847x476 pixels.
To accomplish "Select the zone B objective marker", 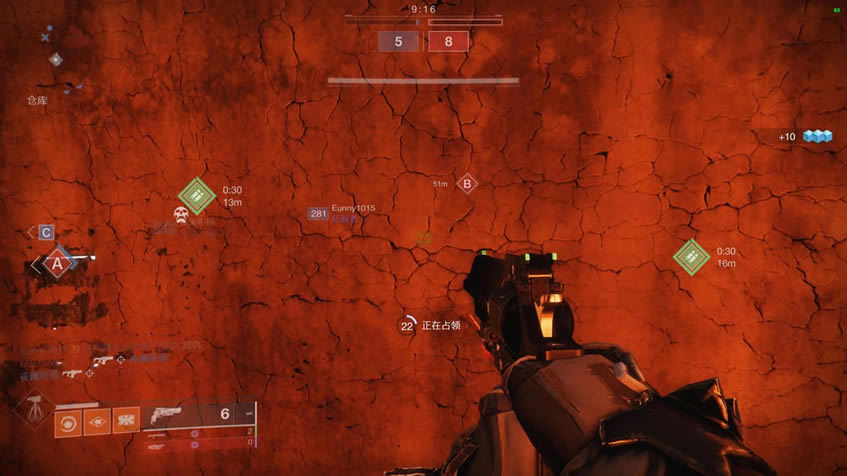I will coord(466,183).
